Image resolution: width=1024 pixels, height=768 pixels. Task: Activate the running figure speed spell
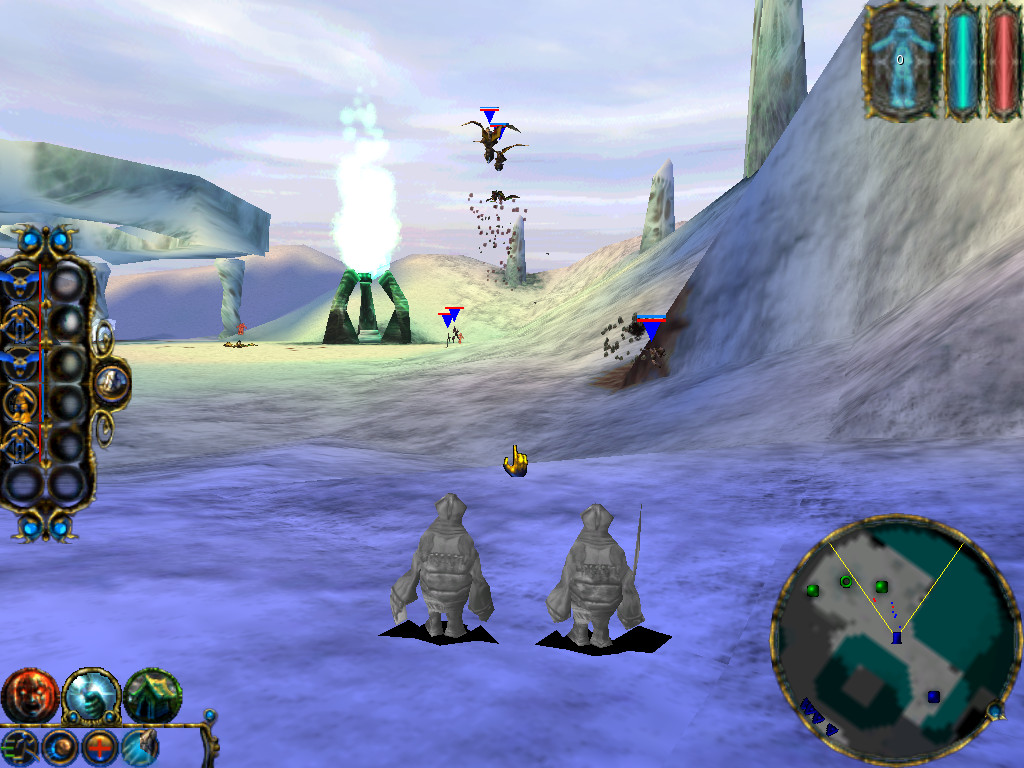click(20, 746)
